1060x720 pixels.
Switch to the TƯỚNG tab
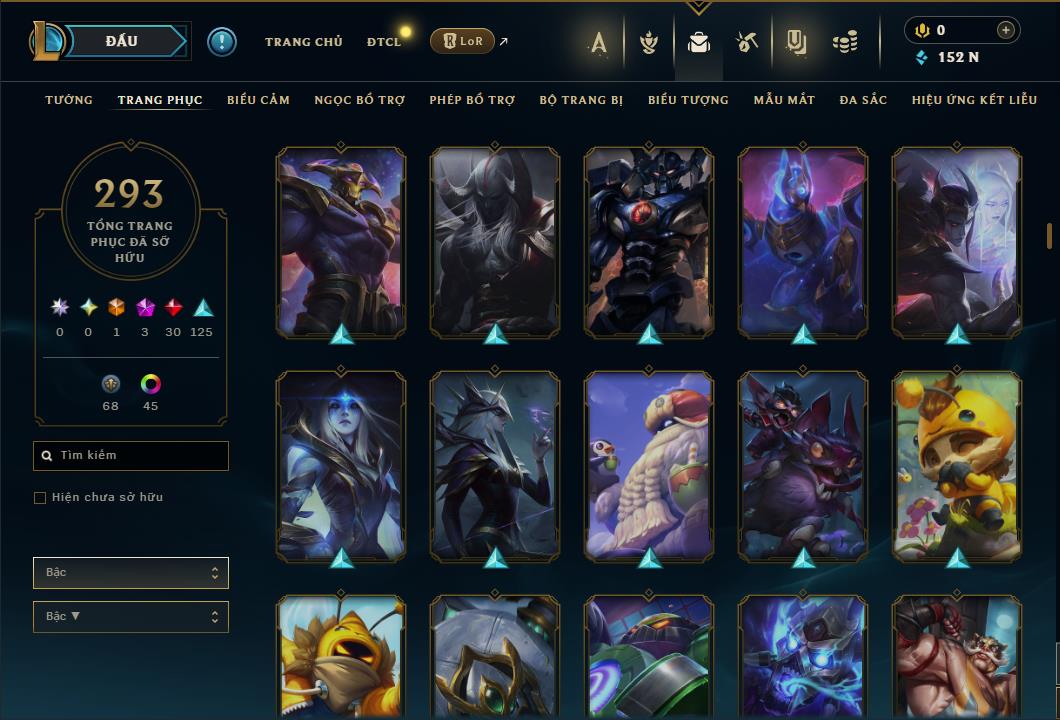point(69,100)
